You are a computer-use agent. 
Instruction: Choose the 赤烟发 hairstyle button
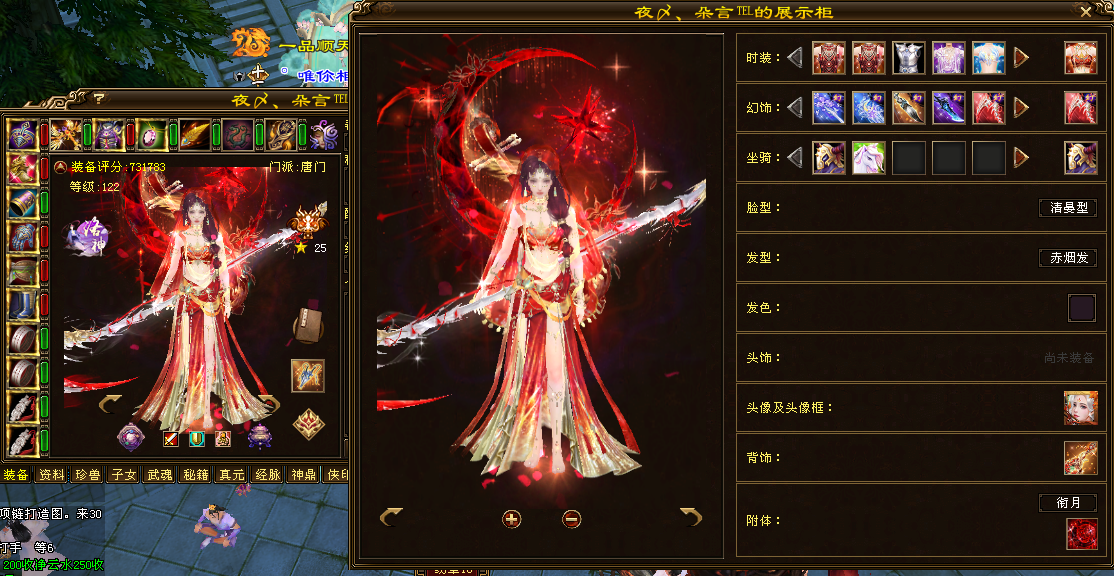tap(1067, 258)
